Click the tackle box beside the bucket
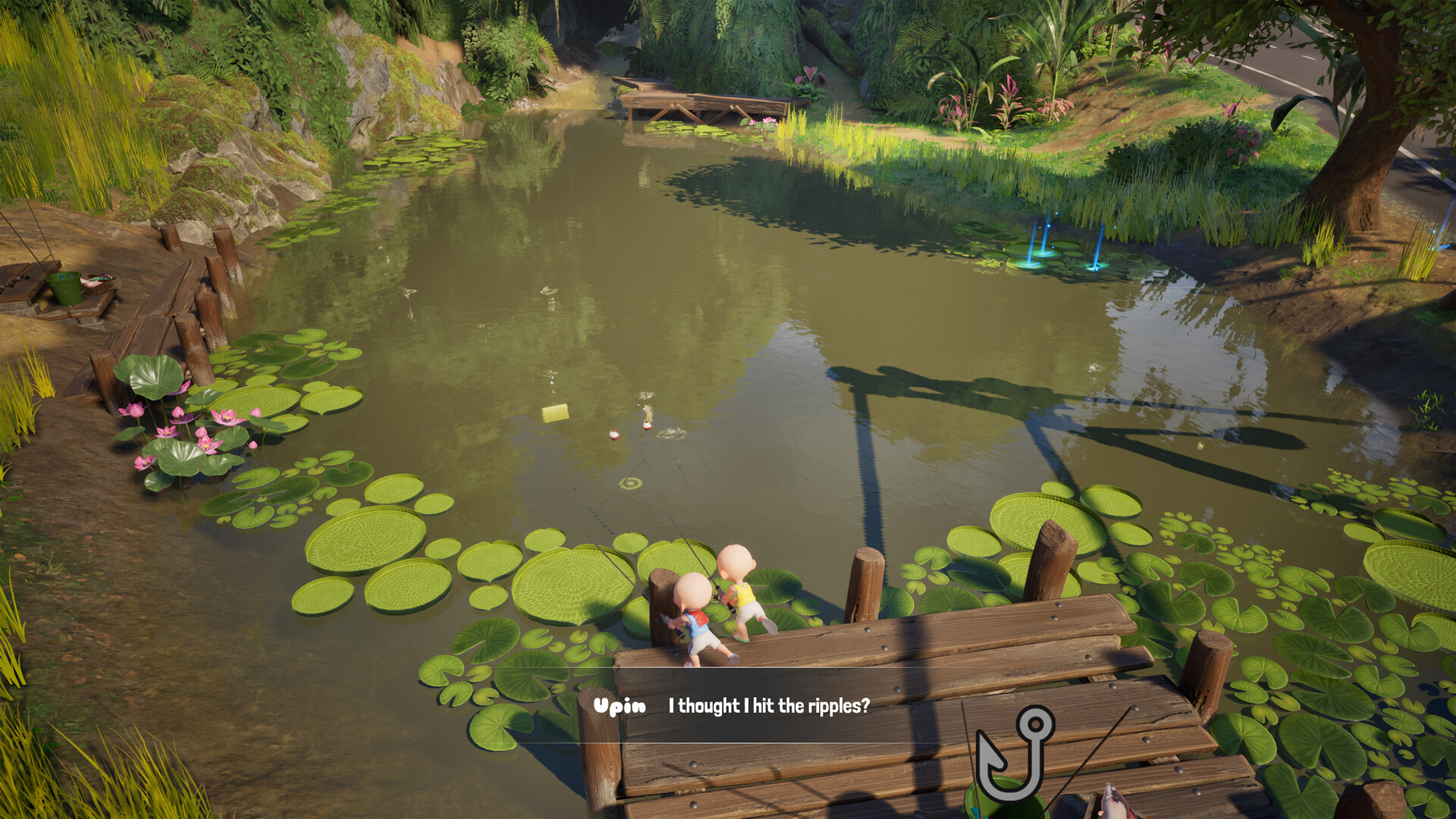 [101, 283]
